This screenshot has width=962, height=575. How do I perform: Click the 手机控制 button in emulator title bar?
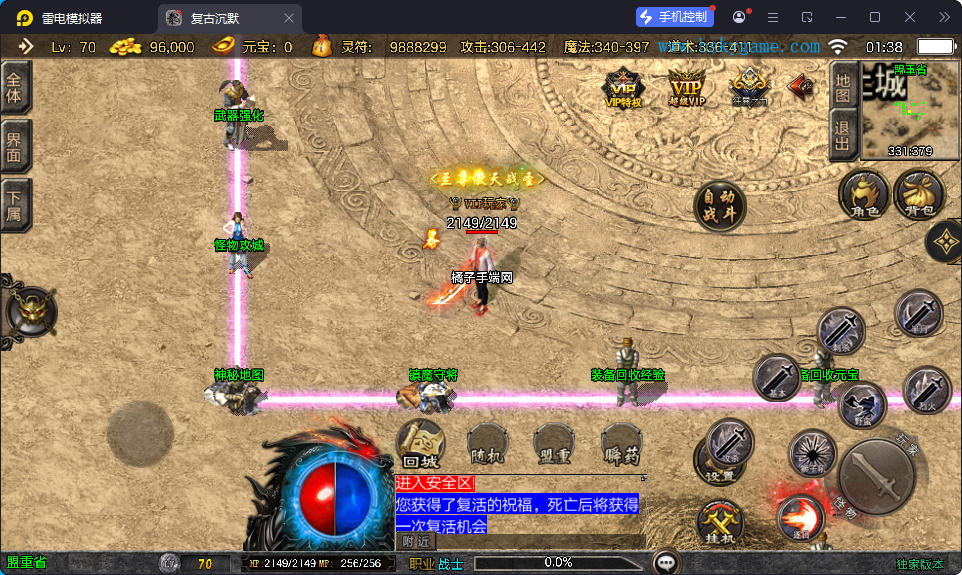point(674,17)
